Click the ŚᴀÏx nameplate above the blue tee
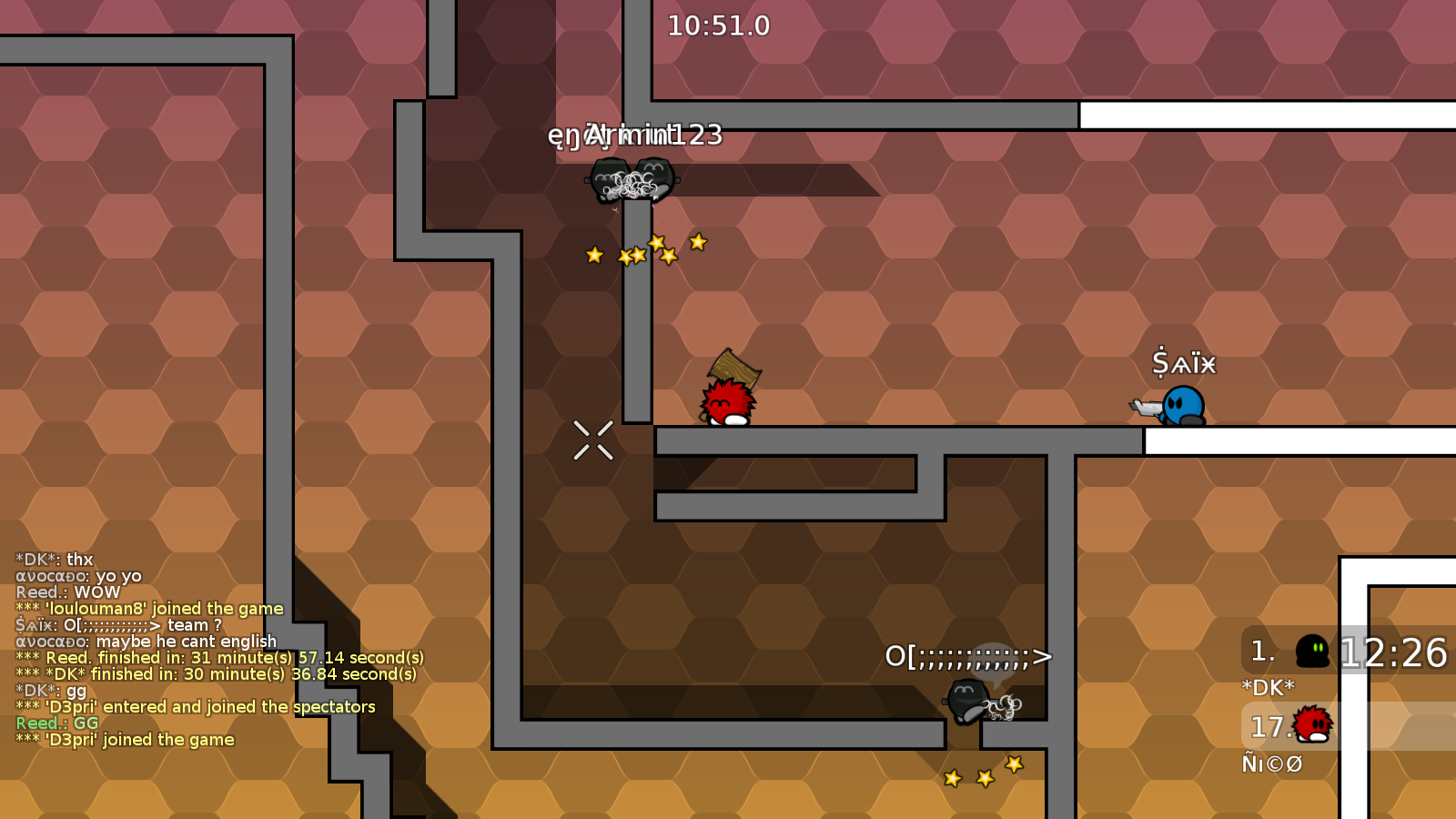The width and height of the screenshot is (1456, 819). (1183, 362)
